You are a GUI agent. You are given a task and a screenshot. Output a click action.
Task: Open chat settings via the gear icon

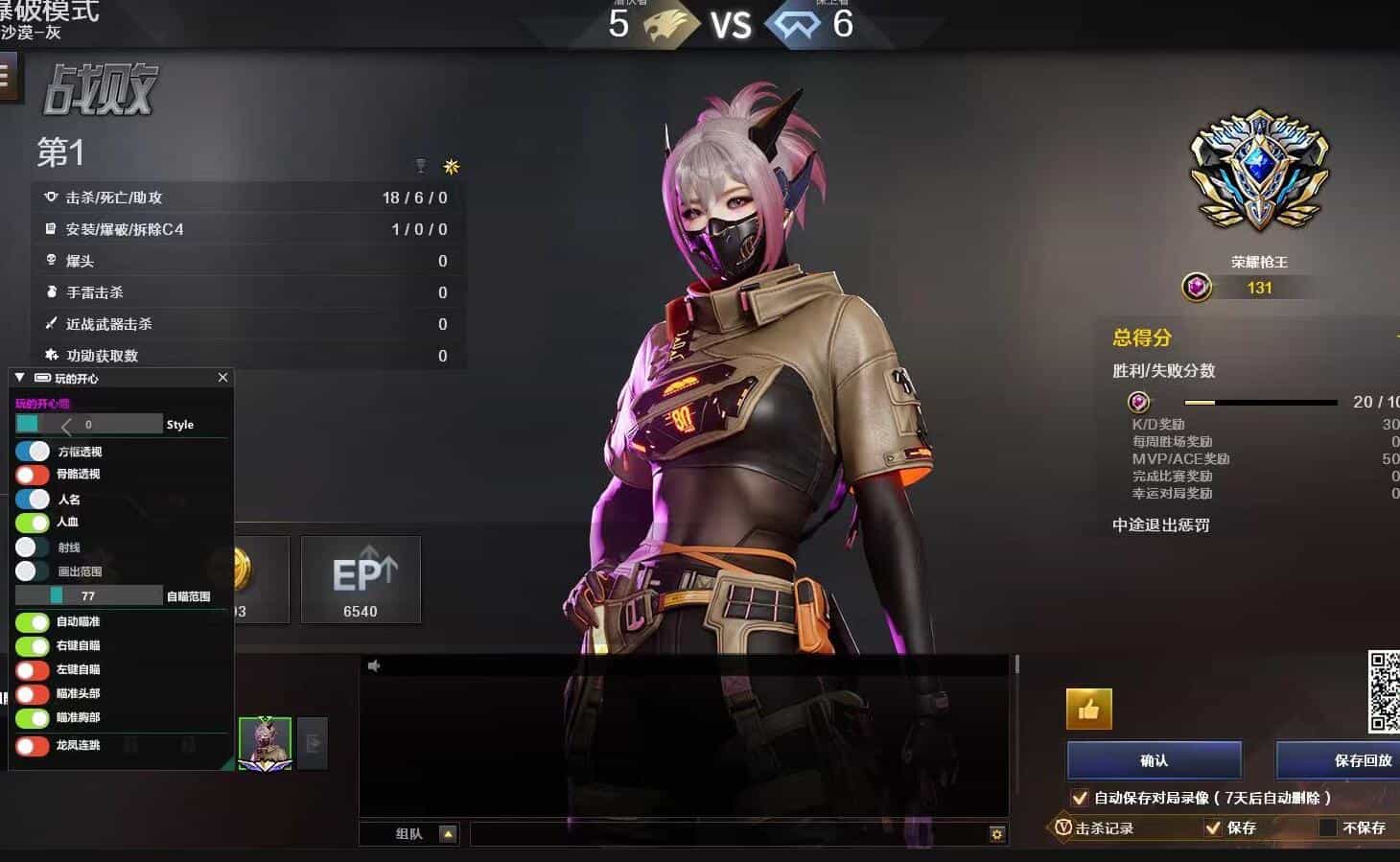(x=997, y=834)
